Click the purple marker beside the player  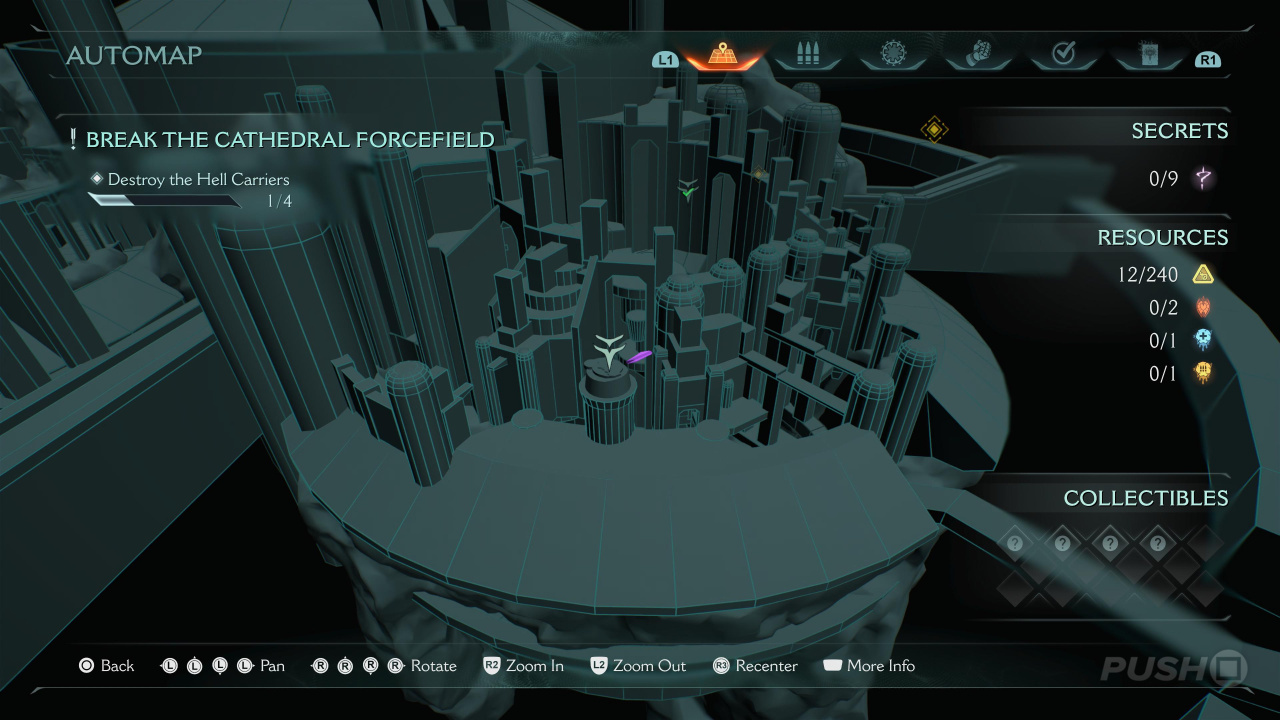(639, 356)
